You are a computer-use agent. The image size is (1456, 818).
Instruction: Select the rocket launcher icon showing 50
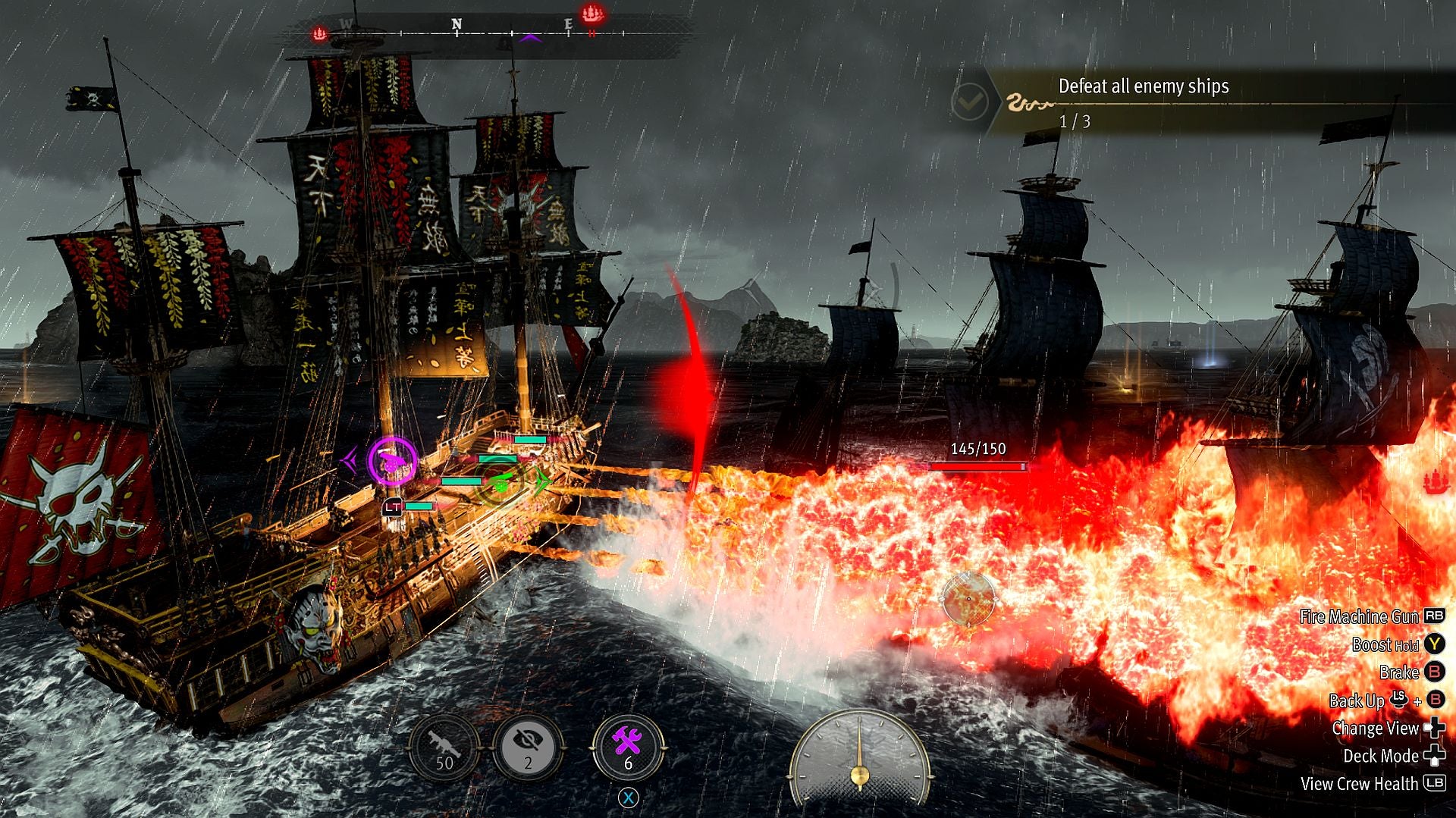(x=444, y=747)
